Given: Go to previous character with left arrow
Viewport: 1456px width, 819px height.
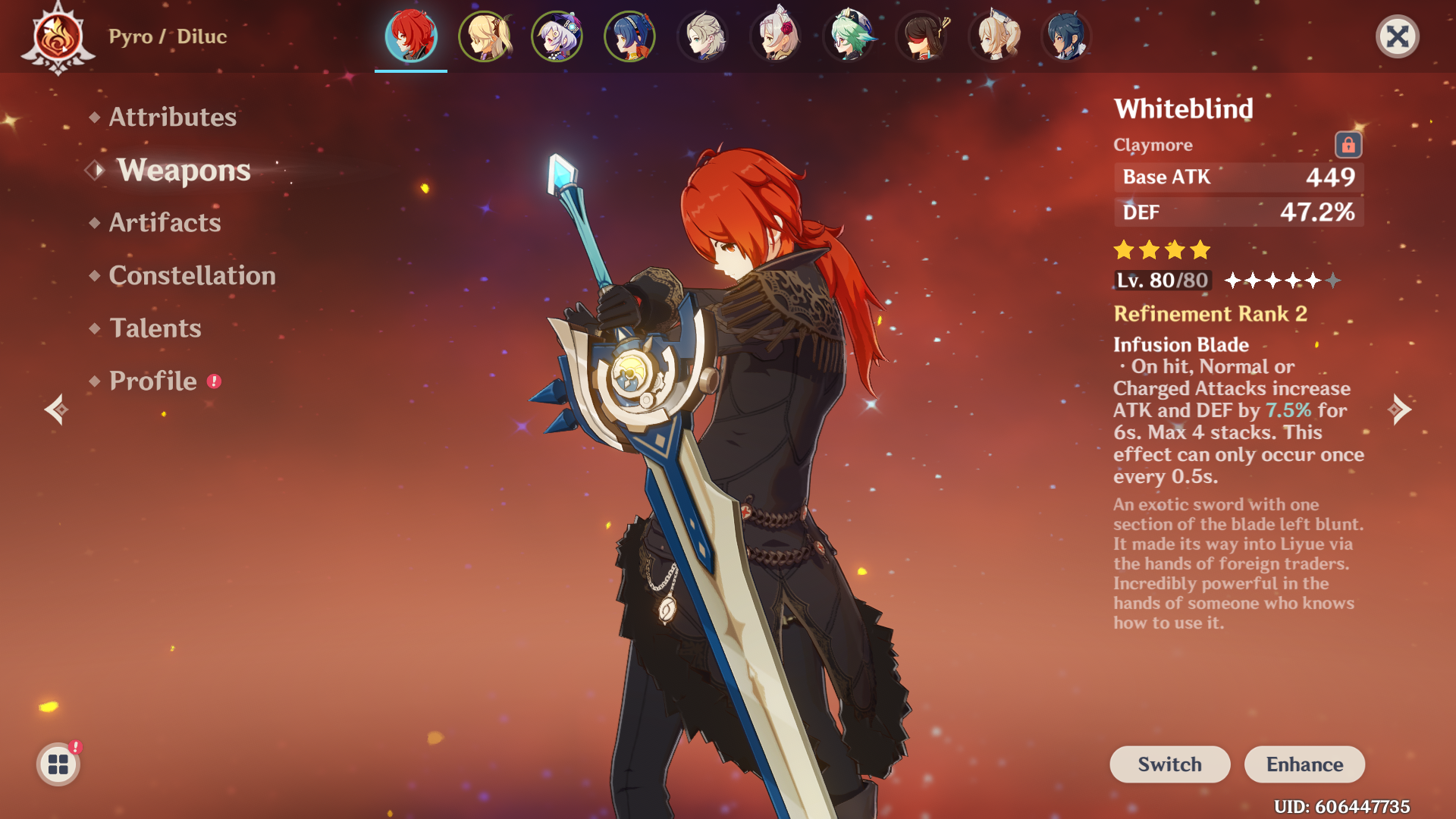Looking at the screenshot, I should [x=56, y=409].
